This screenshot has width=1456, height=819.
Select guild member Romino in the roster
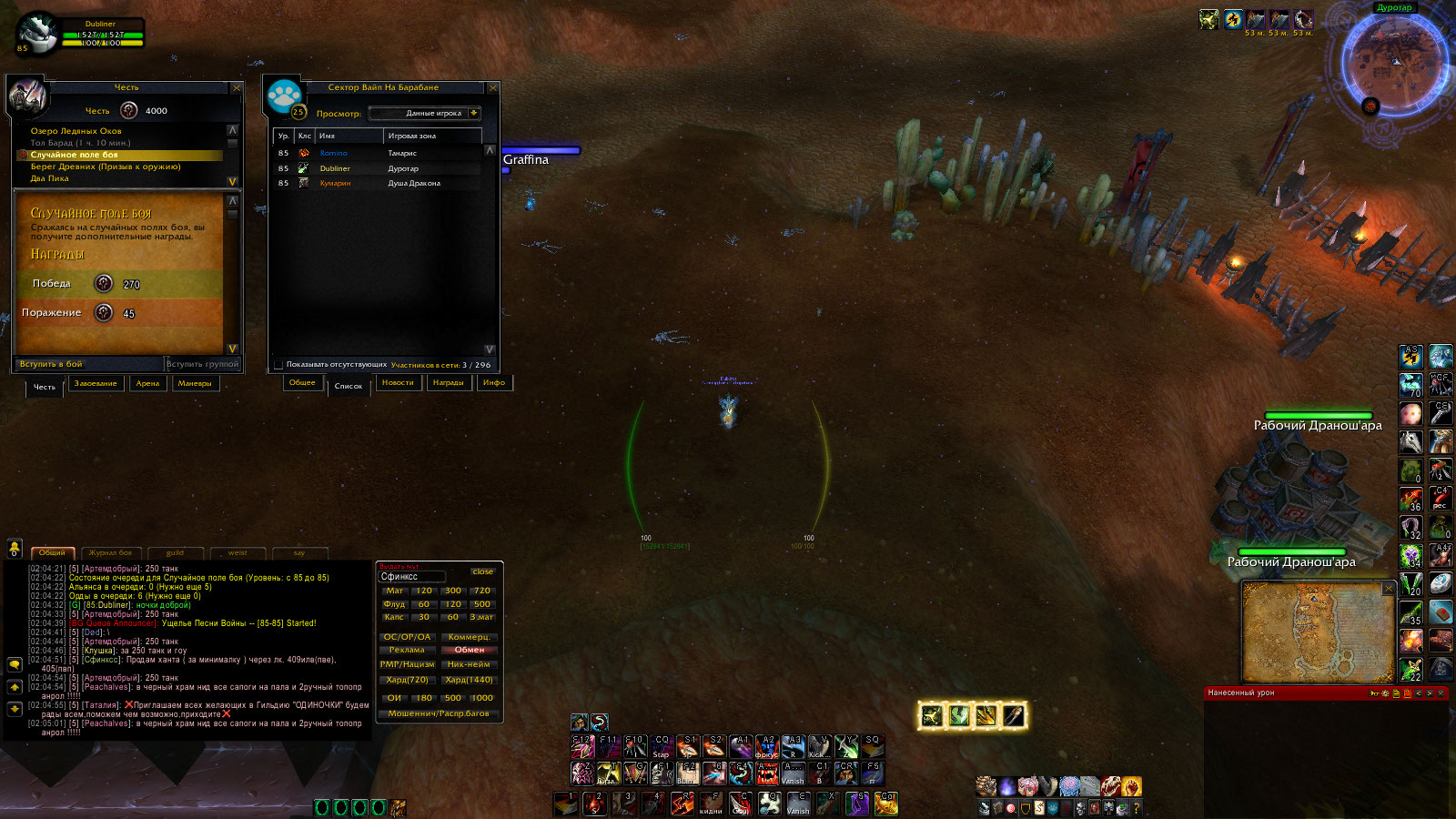(x=334, y=153)
